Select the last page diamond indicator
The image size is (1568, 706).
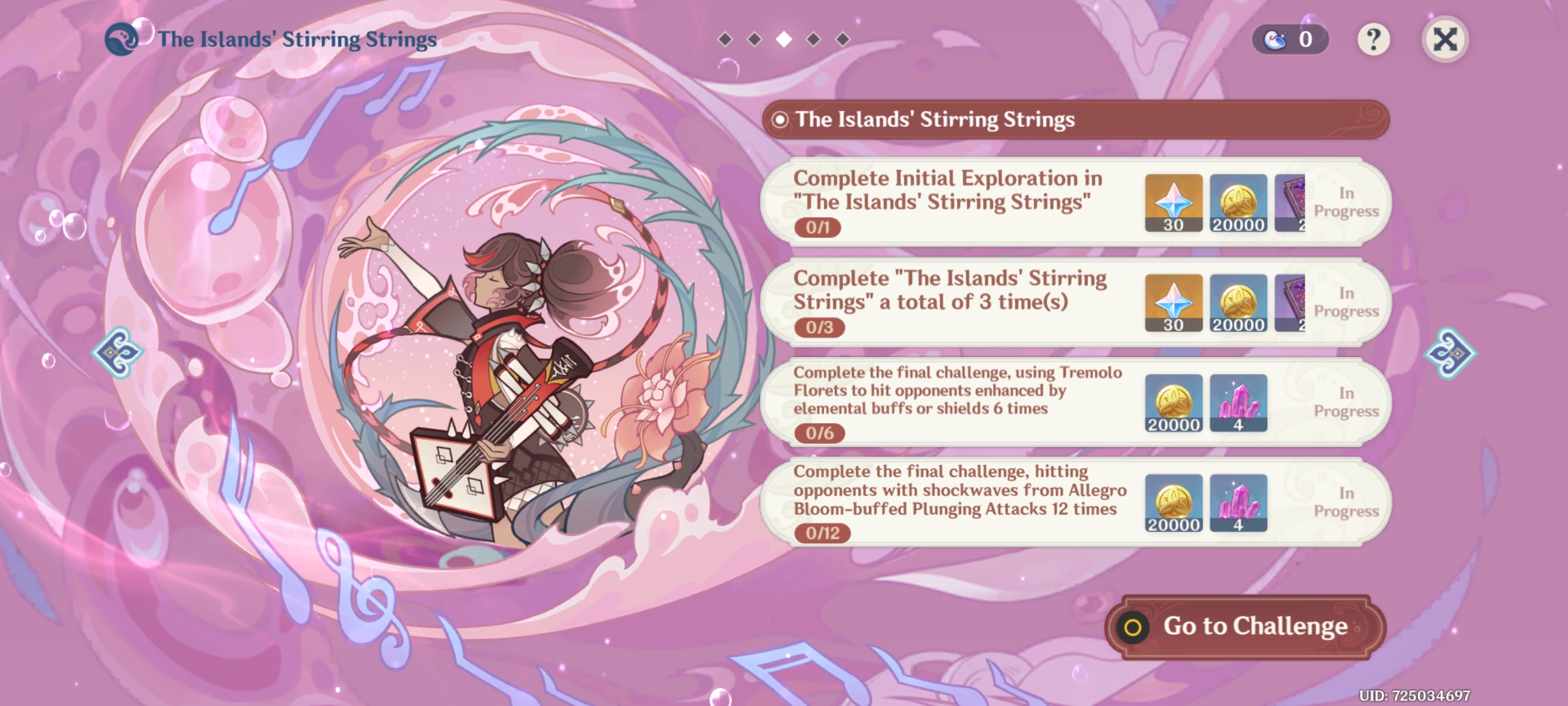pos(843,39)
